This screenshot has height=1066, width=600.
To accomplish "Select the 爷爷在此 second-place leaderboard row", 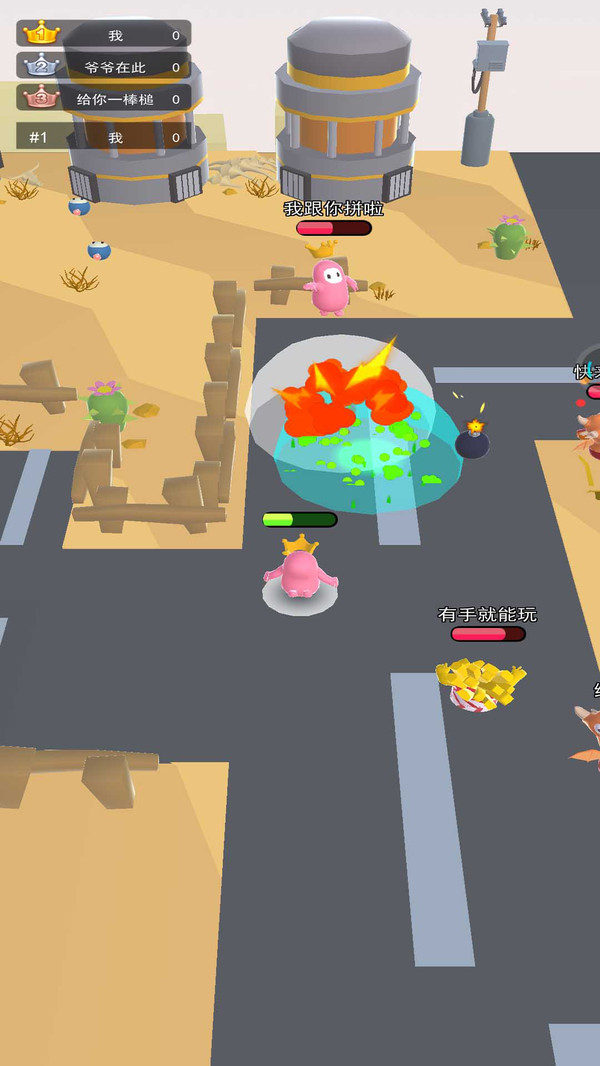I will coord(104,67).
